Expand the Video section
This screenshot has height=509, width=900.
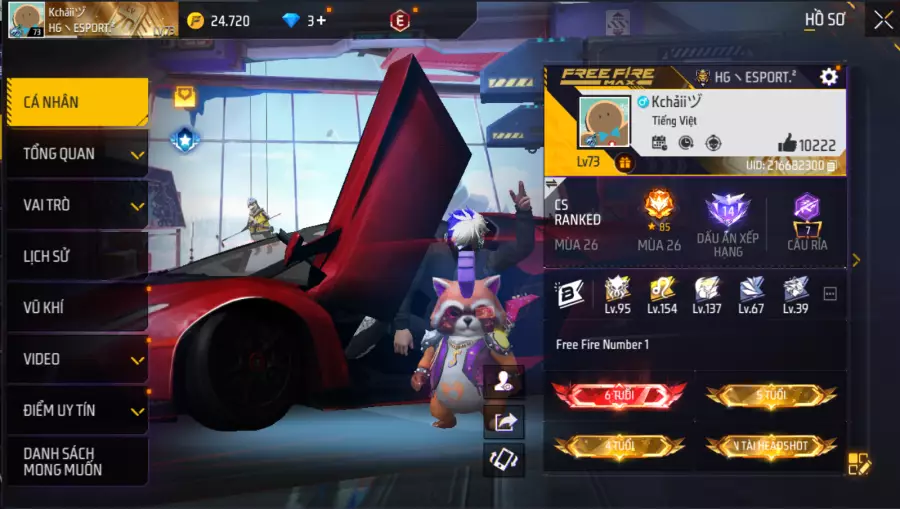point(76,359)
